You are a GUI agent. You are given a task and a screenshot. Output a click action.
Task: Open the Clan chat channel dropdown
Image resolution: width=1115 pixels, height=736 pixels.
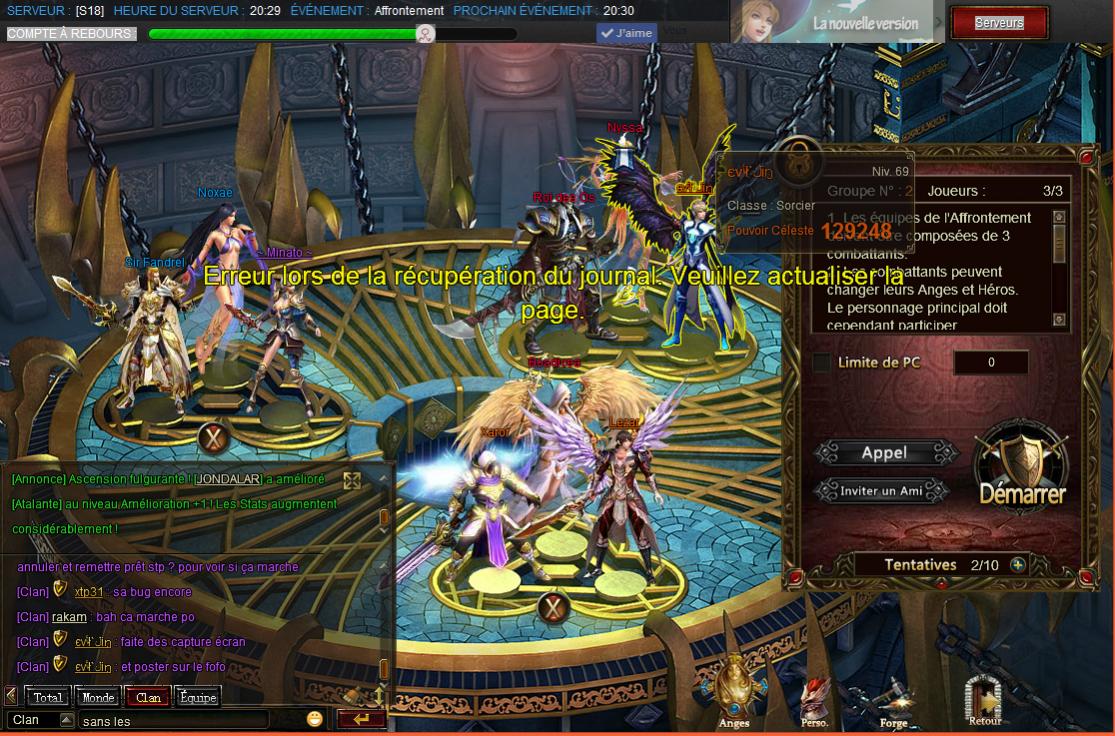click(x=67, y=720)
